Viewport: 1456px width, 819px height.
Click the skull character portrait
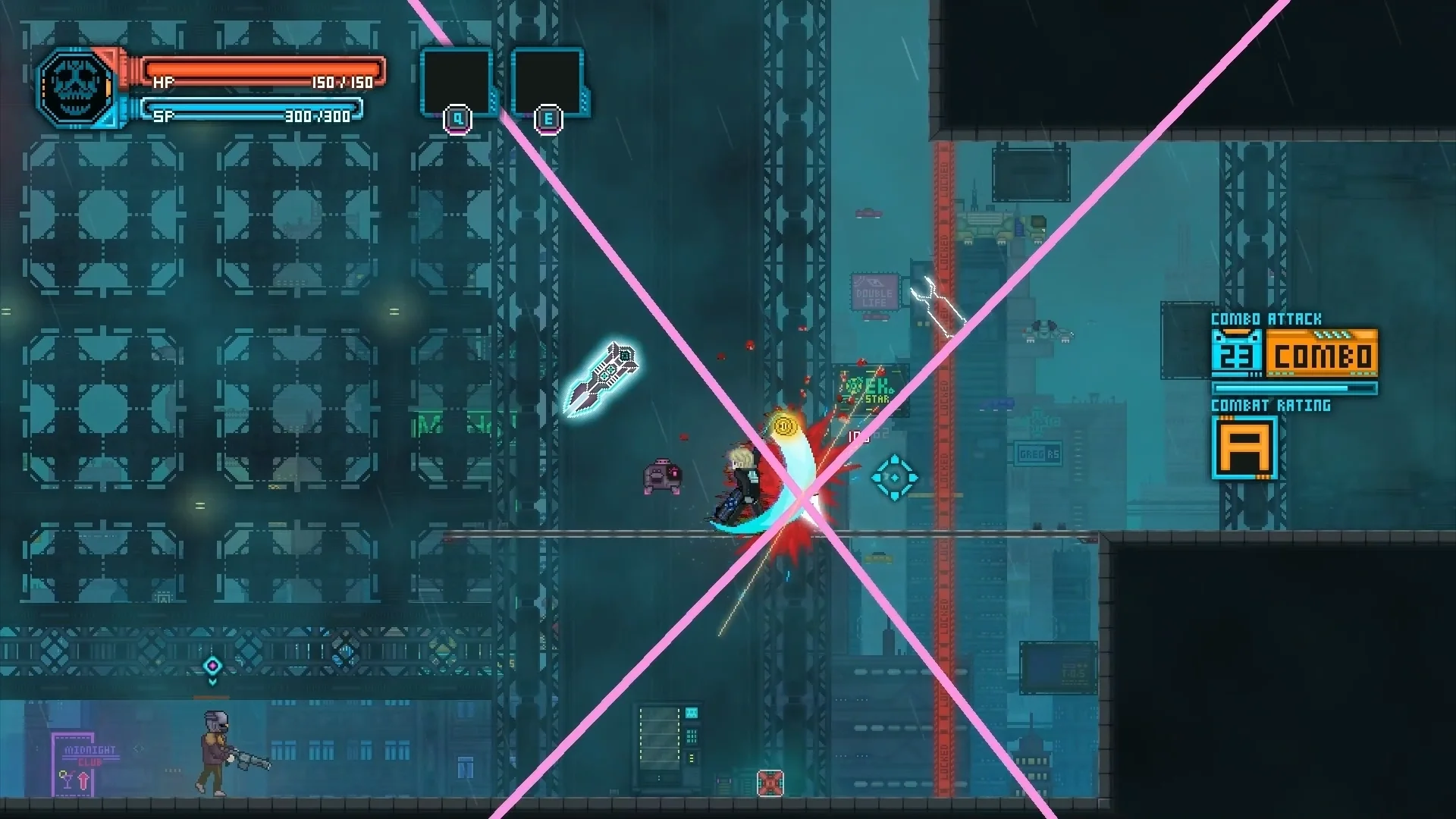pyautogui.click(x=75, y=88)
